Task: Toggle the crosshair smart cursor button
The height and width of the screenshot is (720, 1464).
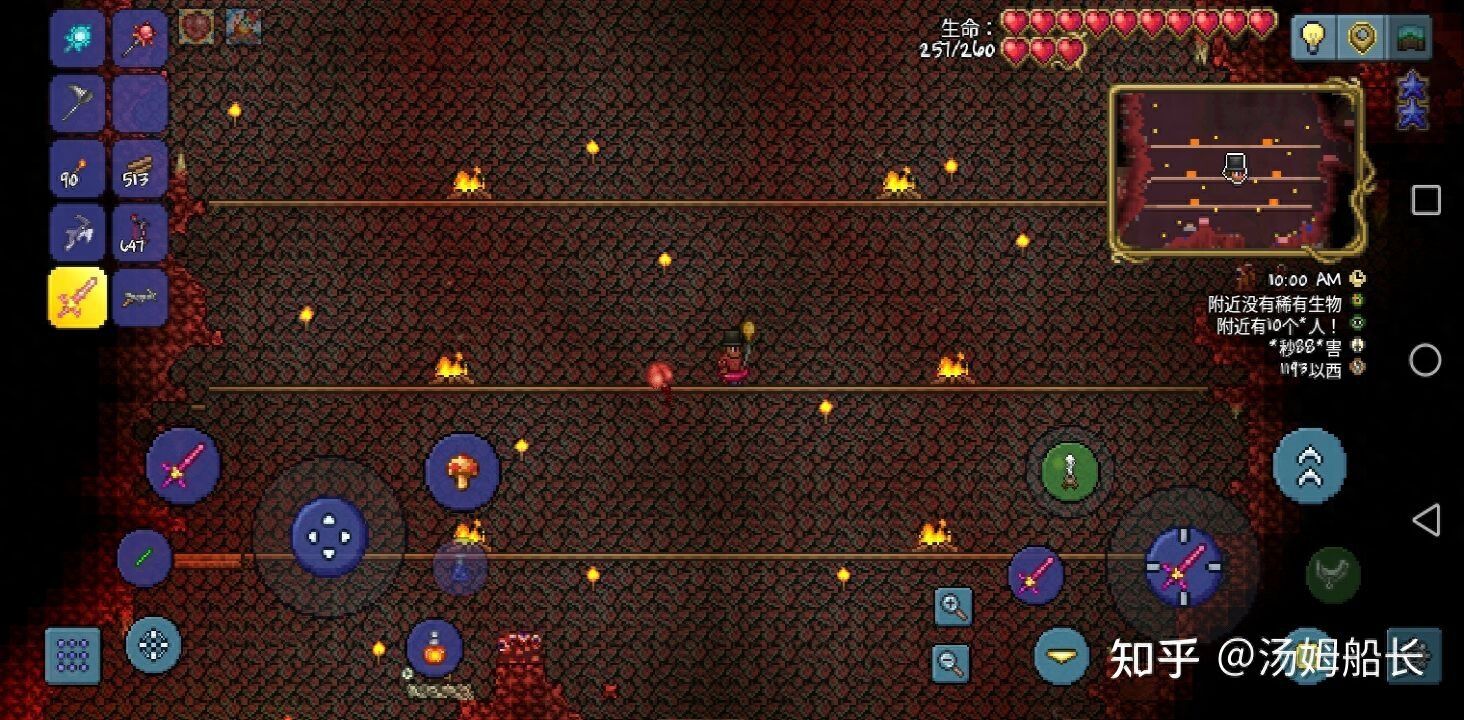Action: pos(153,645)
